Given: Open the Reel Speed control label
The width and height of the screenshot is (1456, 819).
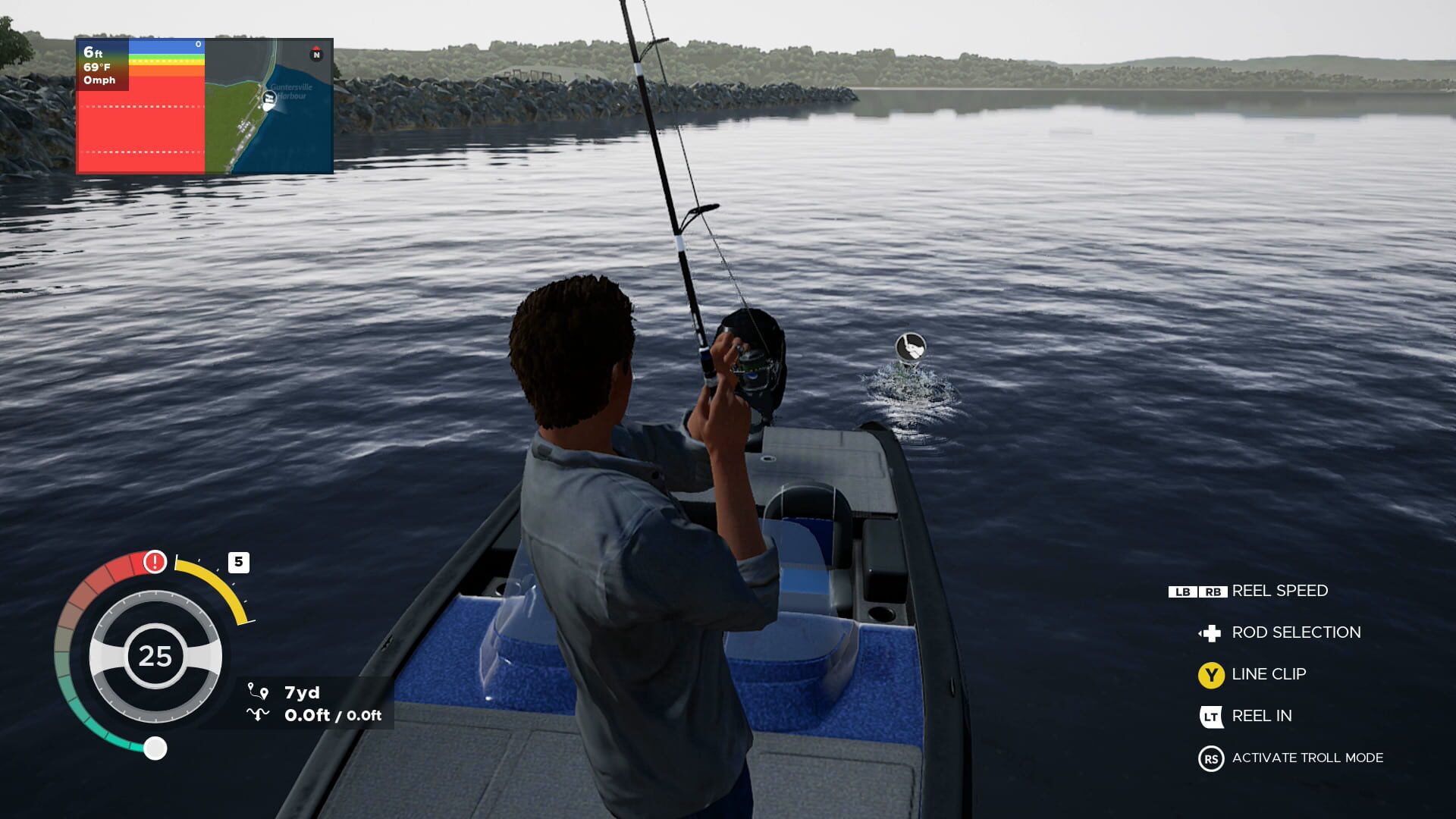Looking at the screenshot, I should 1280,591.
